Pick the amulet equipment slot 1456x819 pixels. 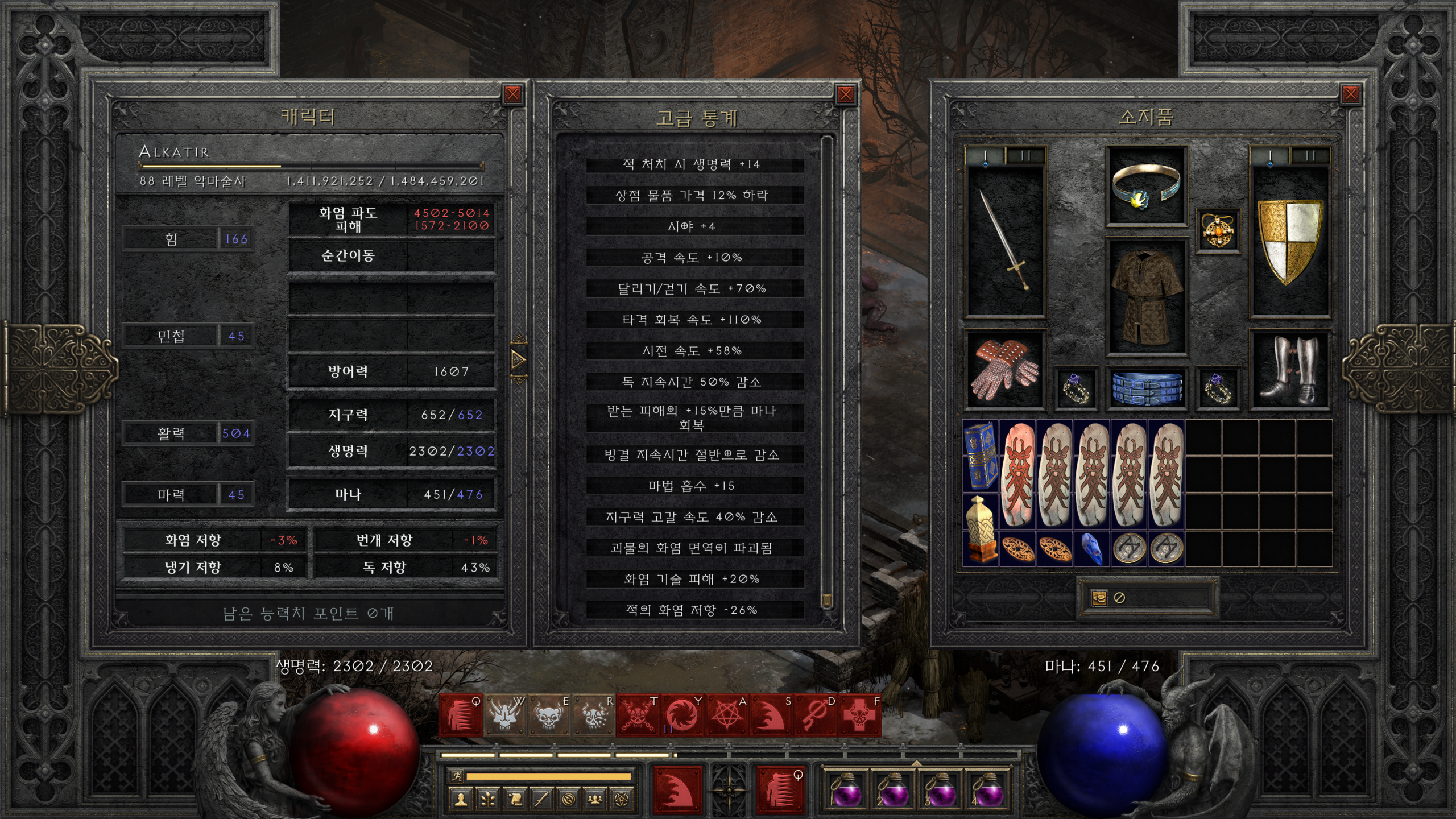pyautogui.click(x=1218, y=230)
